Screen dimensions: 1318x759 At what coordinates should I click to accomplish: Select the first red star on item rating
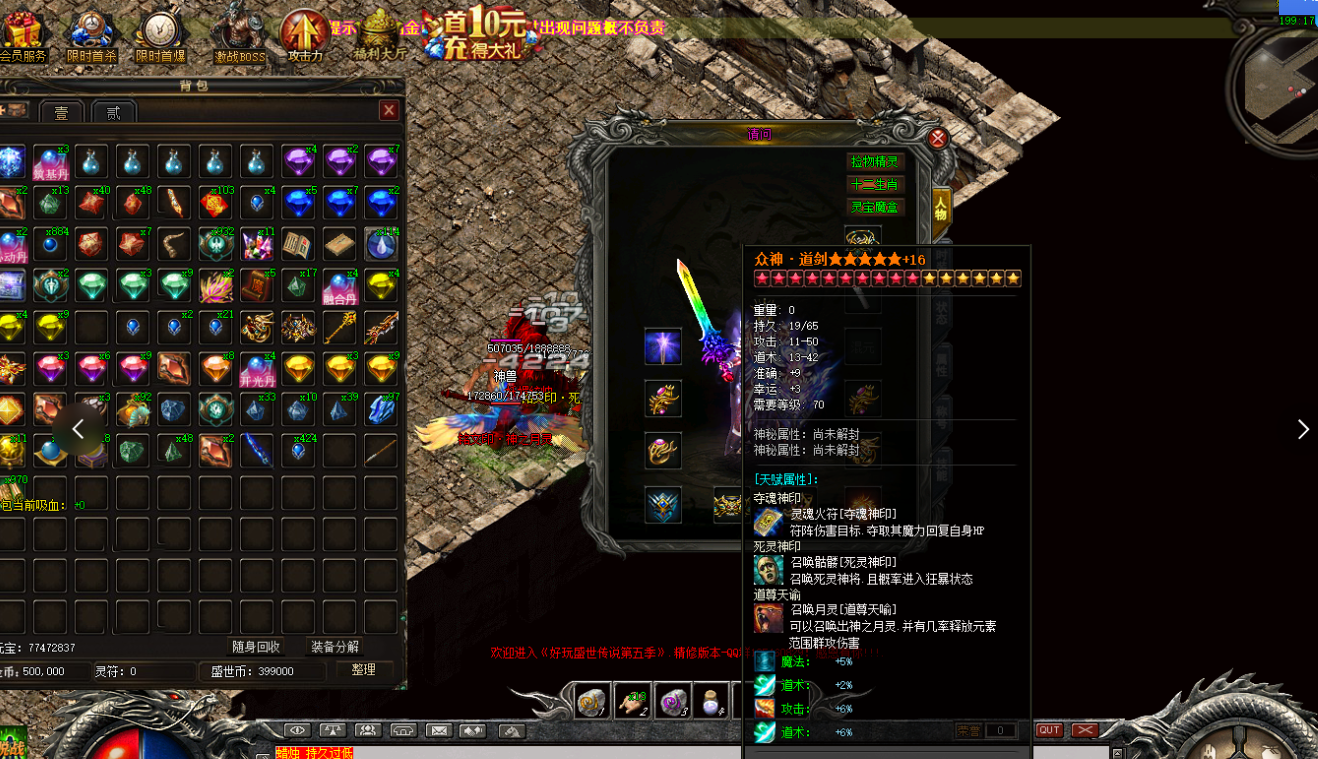[x=761, y=279]
